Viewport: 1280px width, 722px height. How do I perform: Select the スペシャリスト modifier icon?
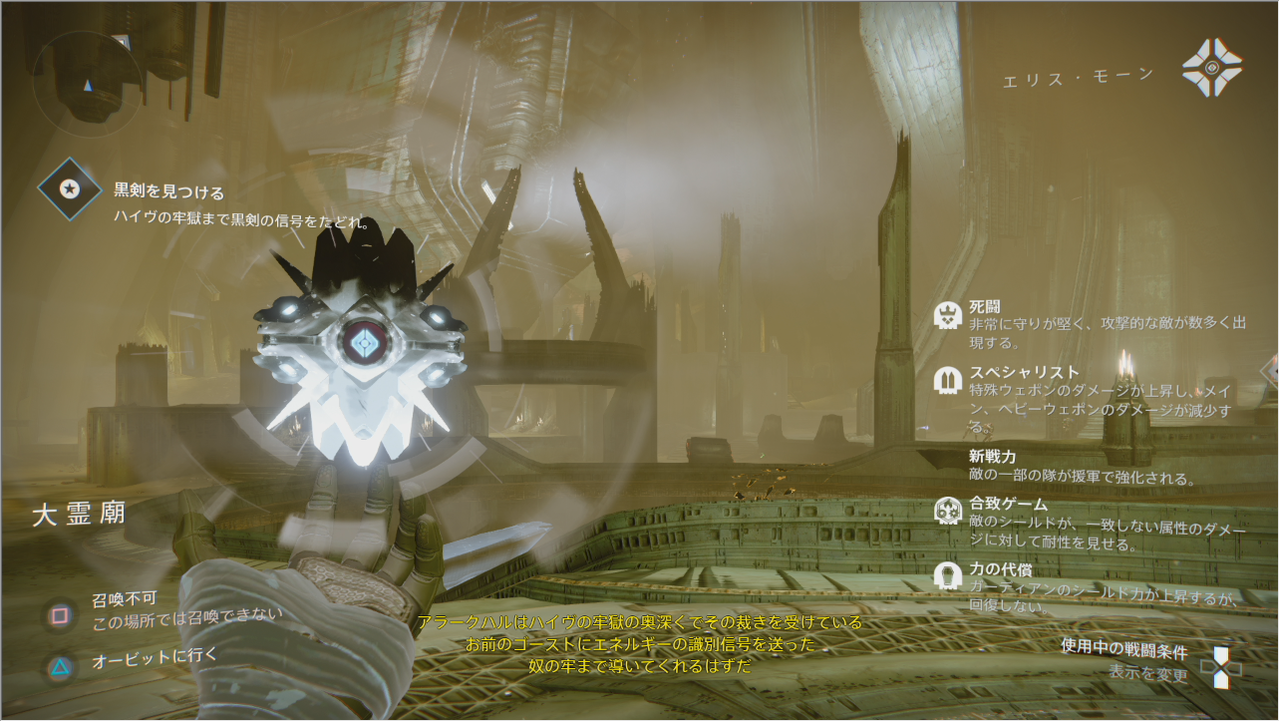tap(947, 381)
